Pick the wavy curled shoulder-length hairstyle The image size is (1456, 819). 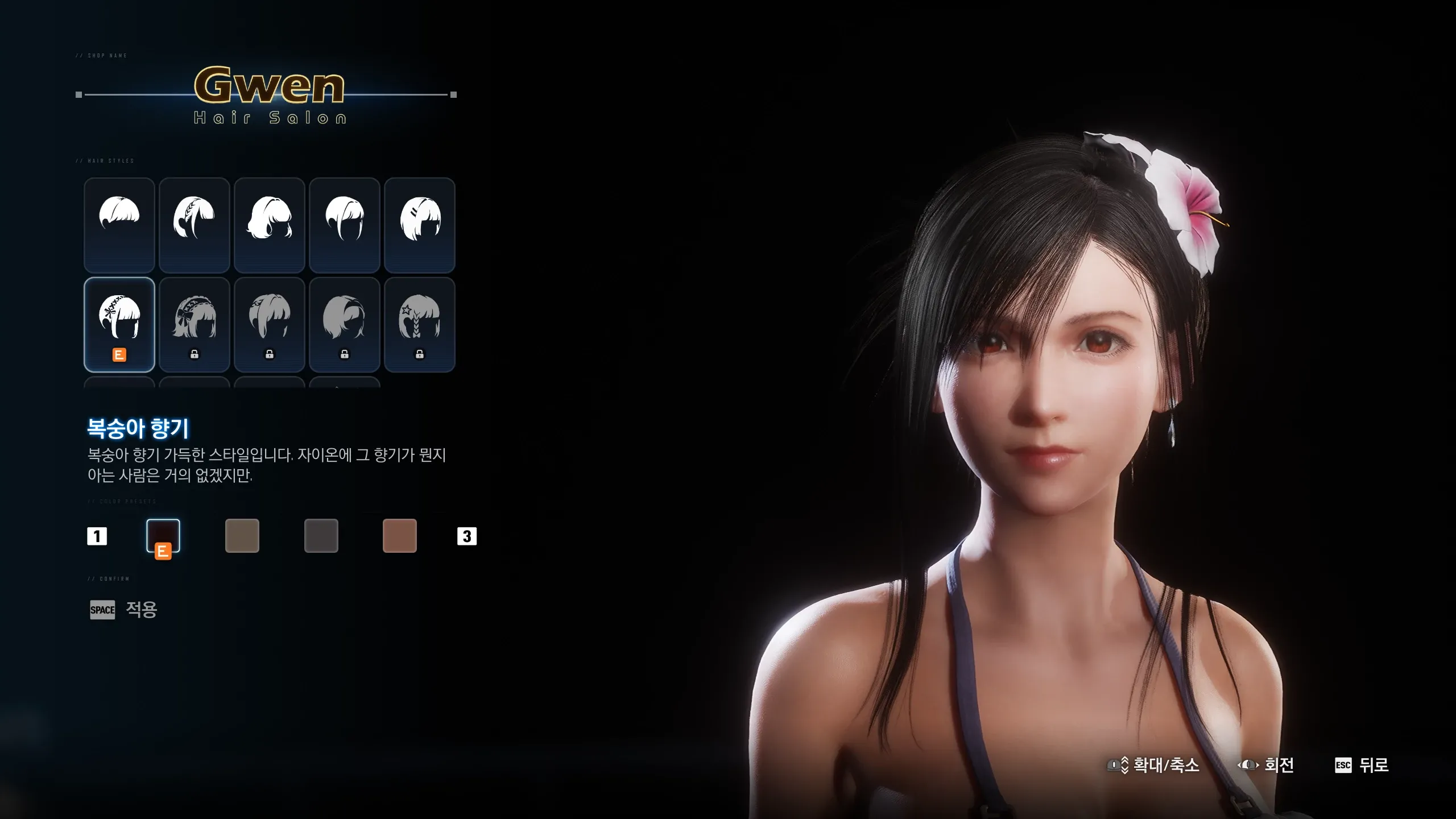(270, 225)
